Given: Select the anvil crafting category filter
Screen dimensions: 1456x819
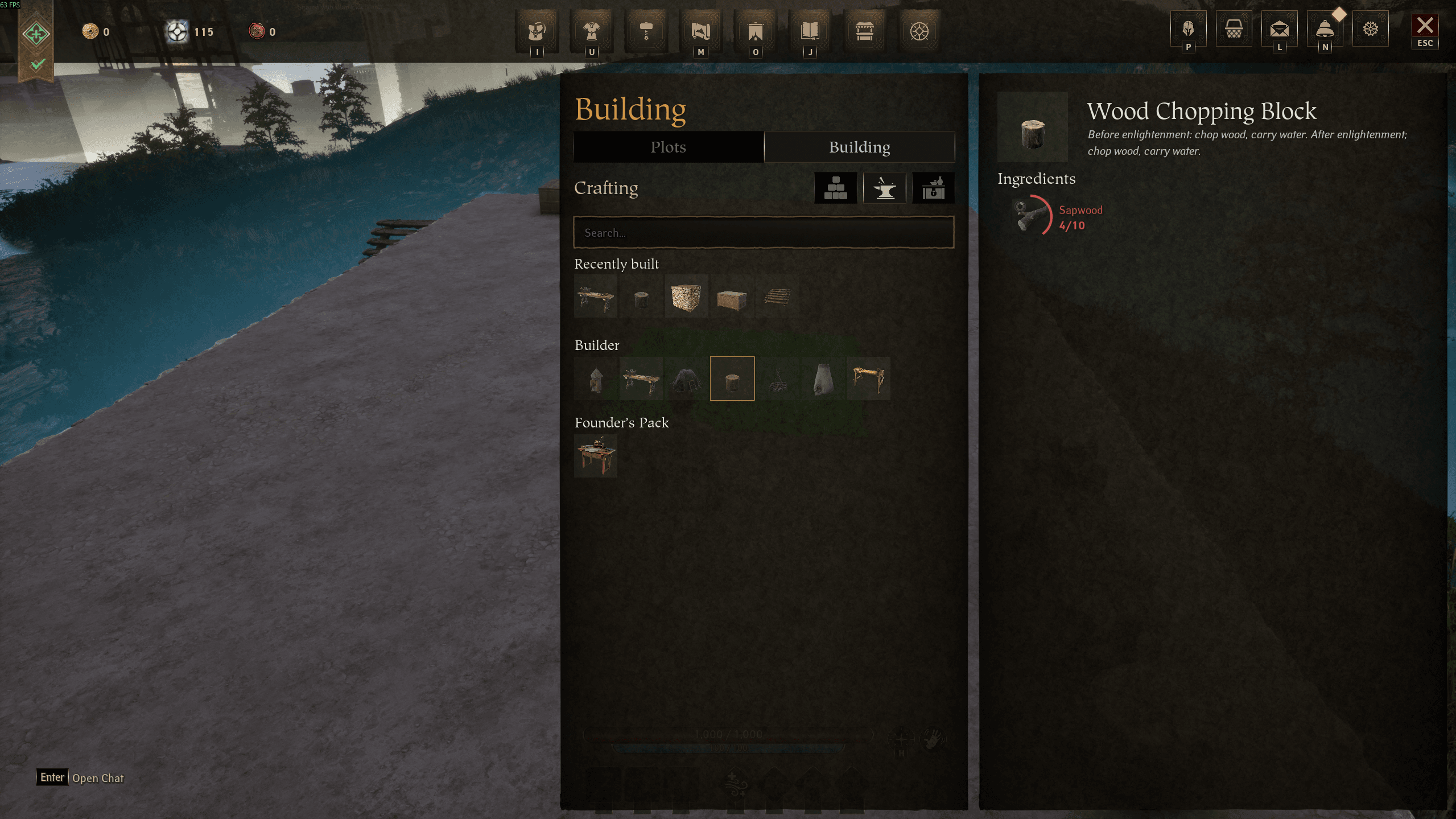Looking at the screenshot, I should (884, 188).
